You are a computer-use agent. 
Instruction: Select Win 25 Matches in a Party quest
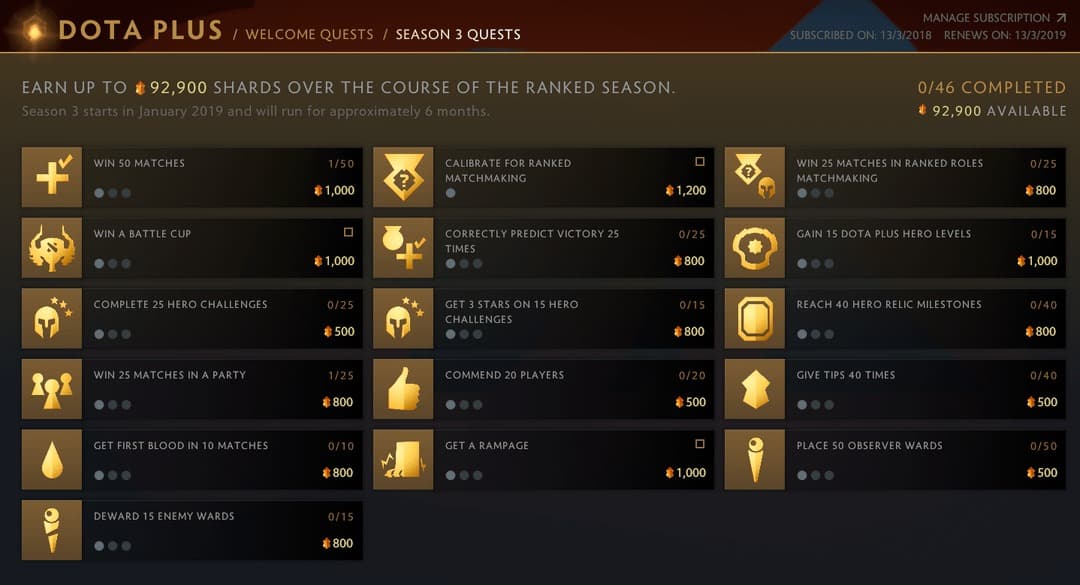coord(192,389)
